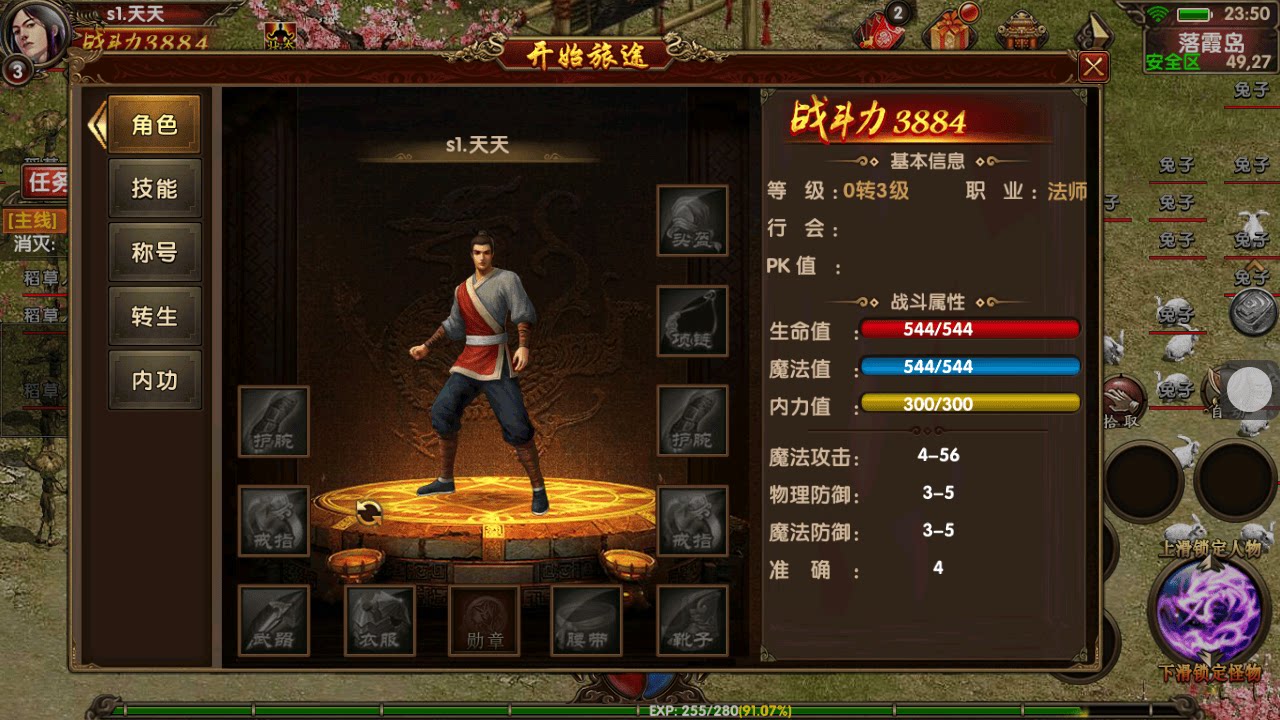Open the necklace equipment slot

coord(693,318)
